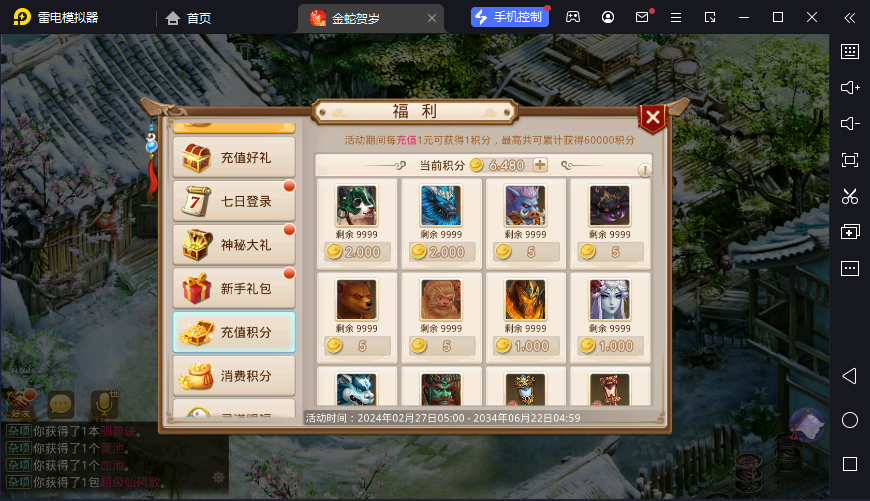Switch to 七日登录 tab
The height and width of the screenshot is (501, 870).
234,201
